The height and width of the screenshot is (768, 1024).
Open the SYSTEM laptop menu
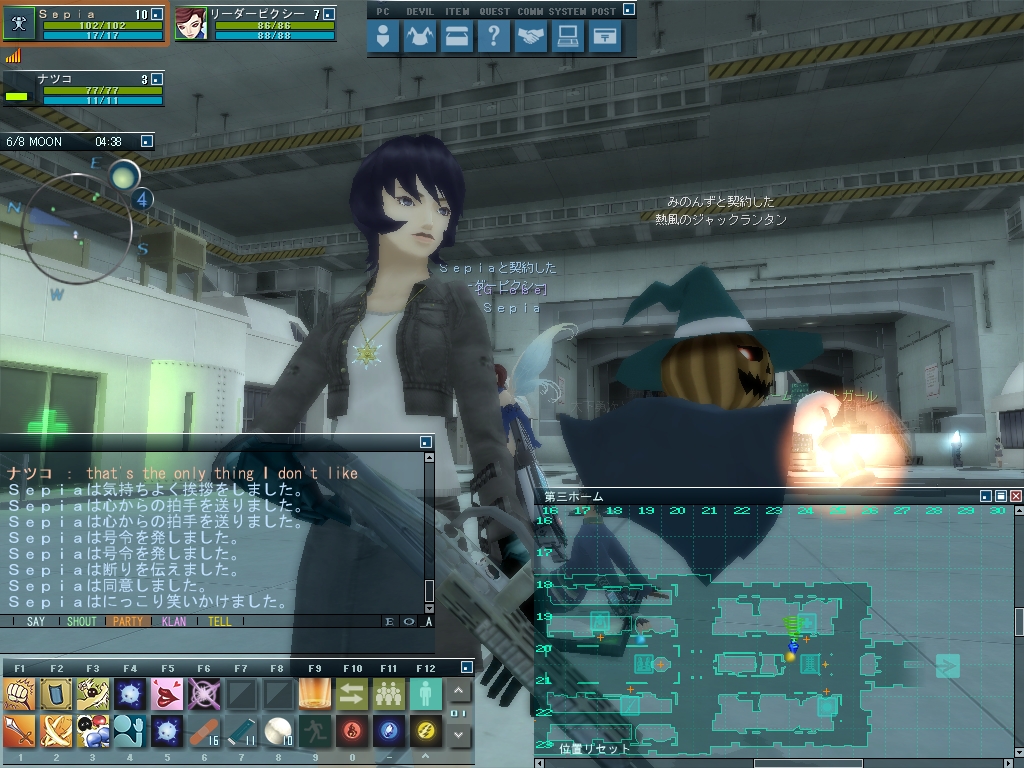[567, 37]
